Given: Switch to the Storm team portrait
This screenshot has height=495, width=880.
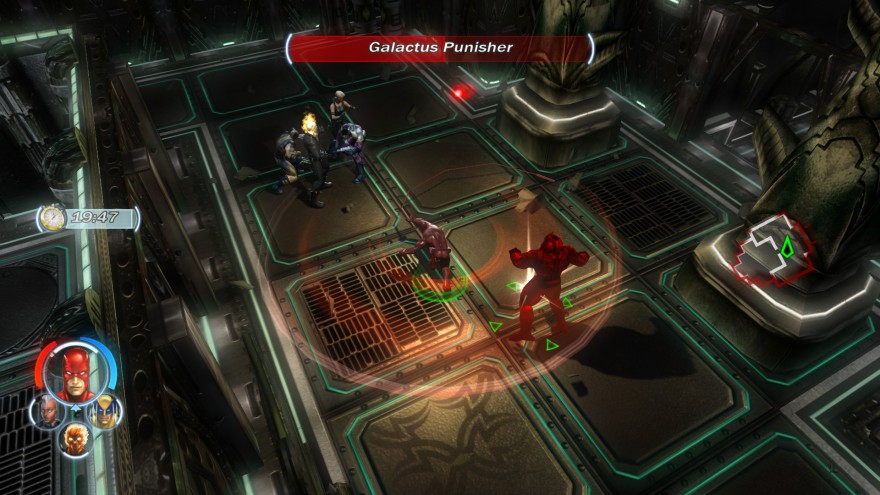Looking at the screenshot, I should tap(49, 411).
